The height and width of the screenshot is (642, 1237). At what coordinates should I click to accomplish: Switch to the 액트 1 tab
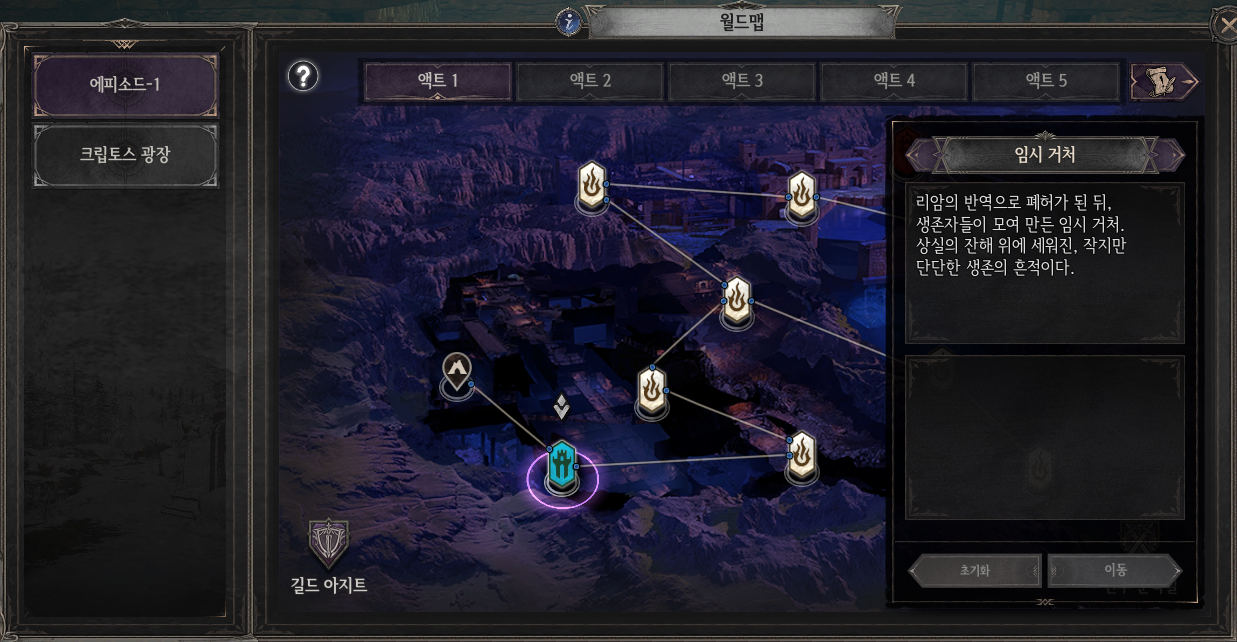[437, 81]
